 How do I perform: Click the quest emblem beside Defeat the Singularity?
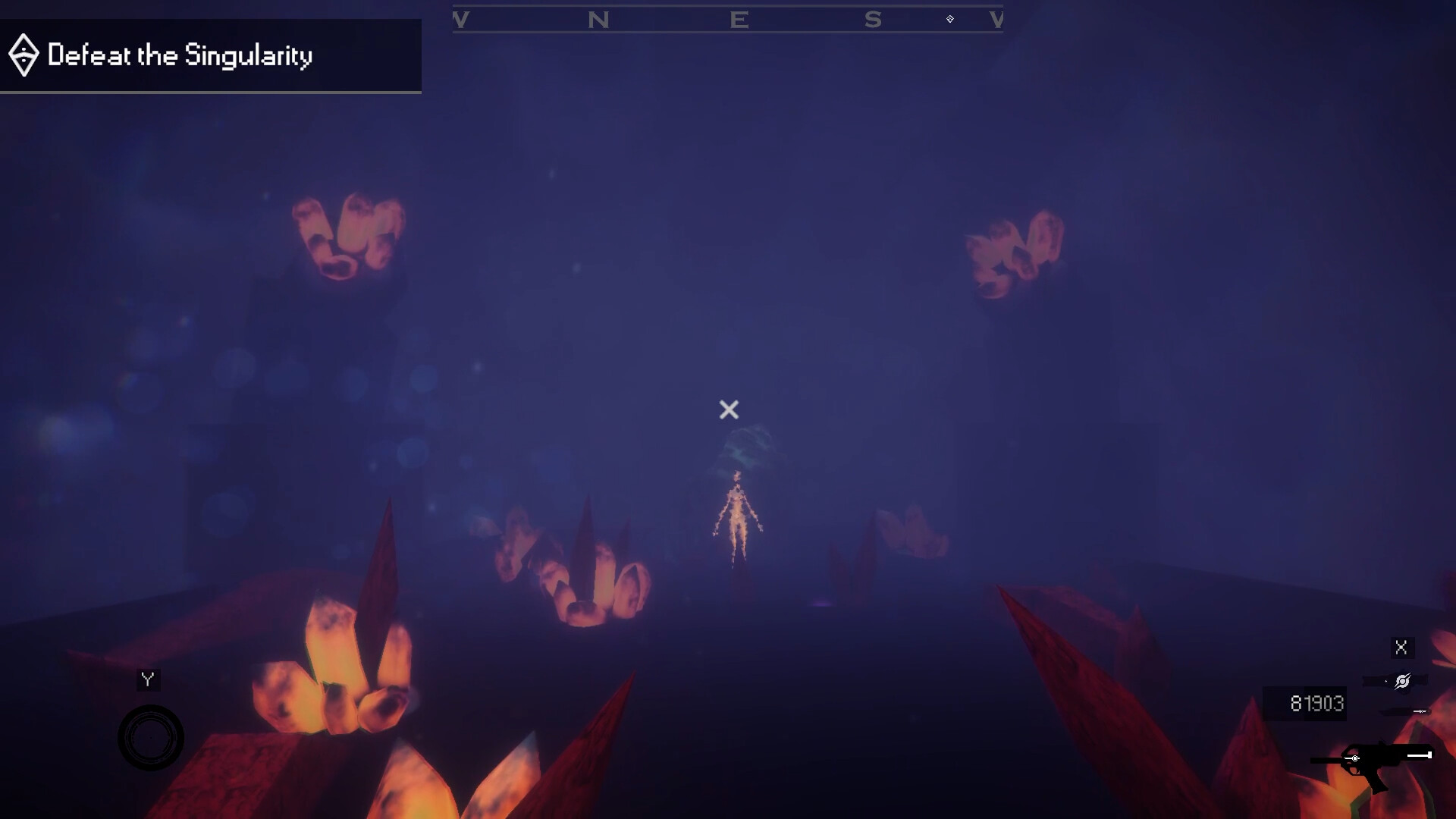tap(24, 55)
